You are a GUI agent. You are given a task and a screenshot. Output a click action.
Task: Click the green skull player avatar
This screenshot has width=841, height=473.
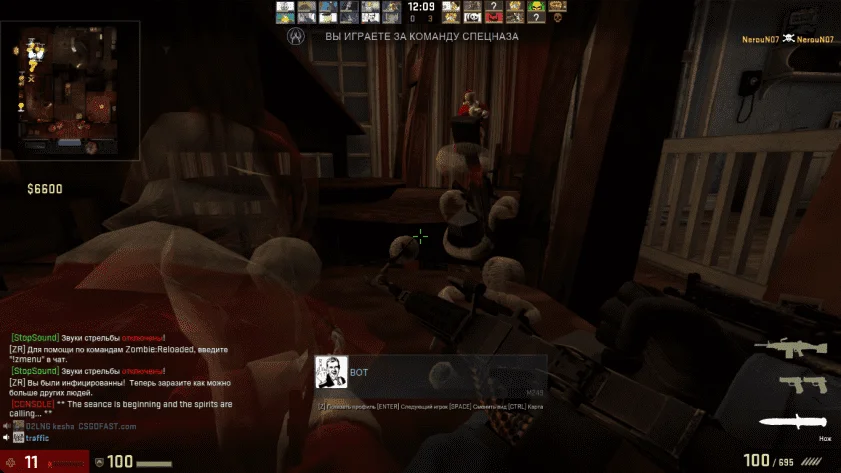point(536,6)
